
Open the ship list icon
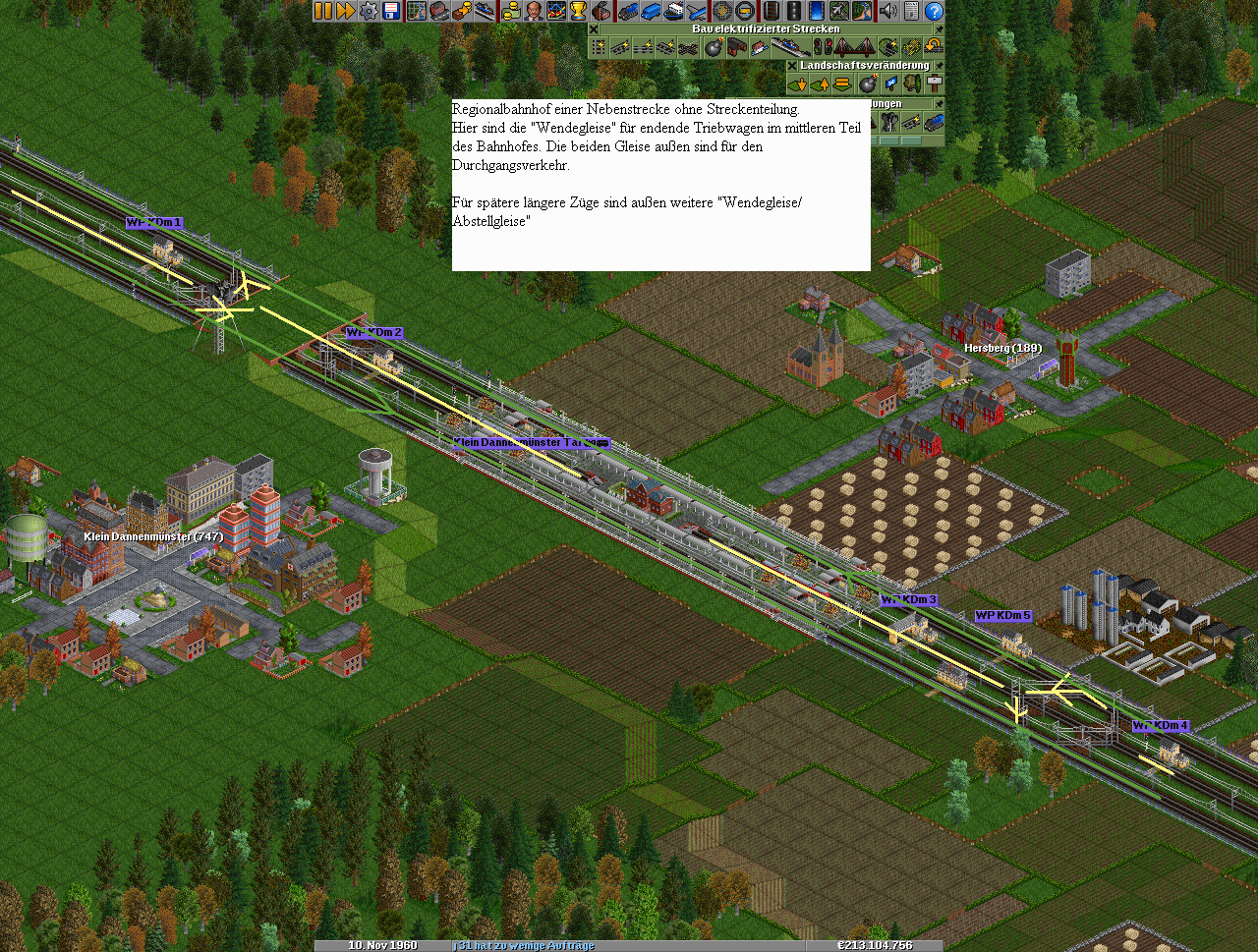(673, 11)
